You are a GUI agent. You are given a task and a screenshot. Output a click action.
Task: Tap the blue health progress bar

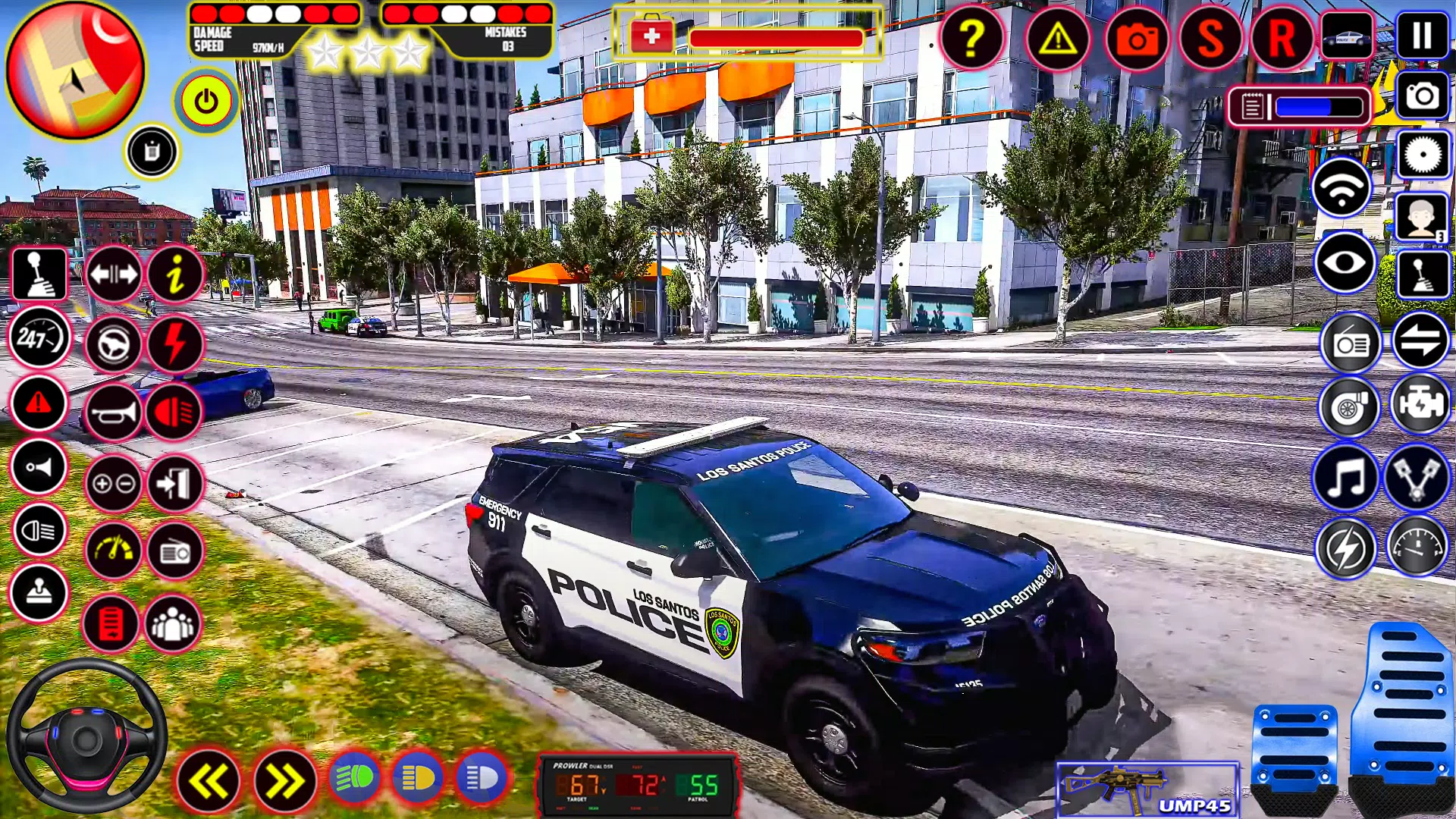(1319, 106)
